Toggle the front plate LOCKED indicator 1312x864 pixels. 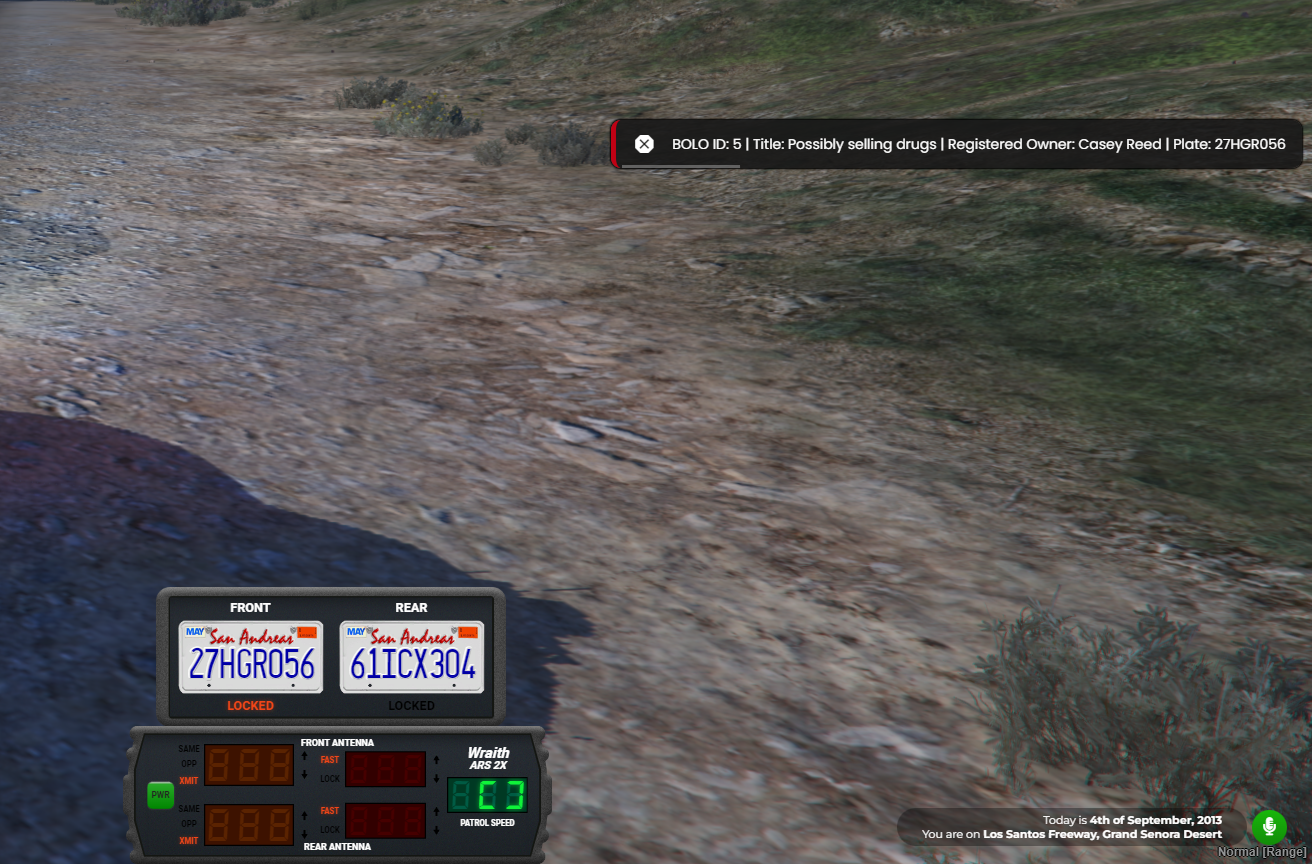pos(250,706)
